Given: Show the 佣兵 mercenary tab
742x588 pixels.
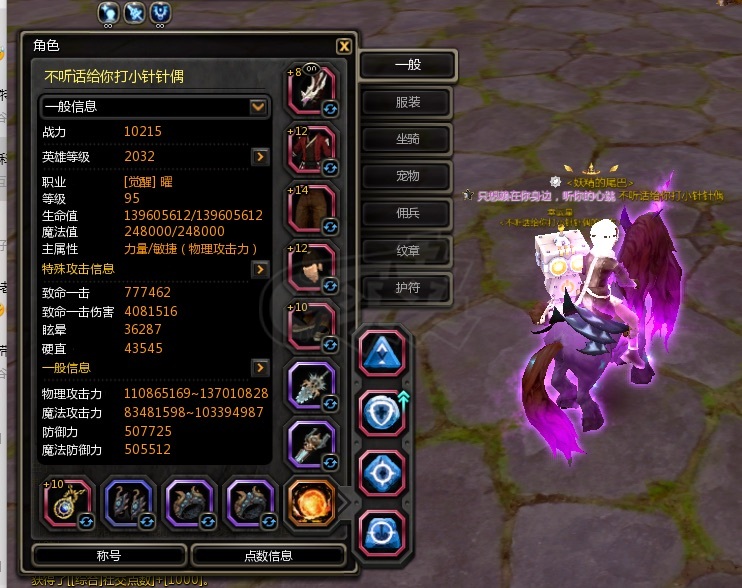Looking at the screenshot, I should click(x=407, y=212).
